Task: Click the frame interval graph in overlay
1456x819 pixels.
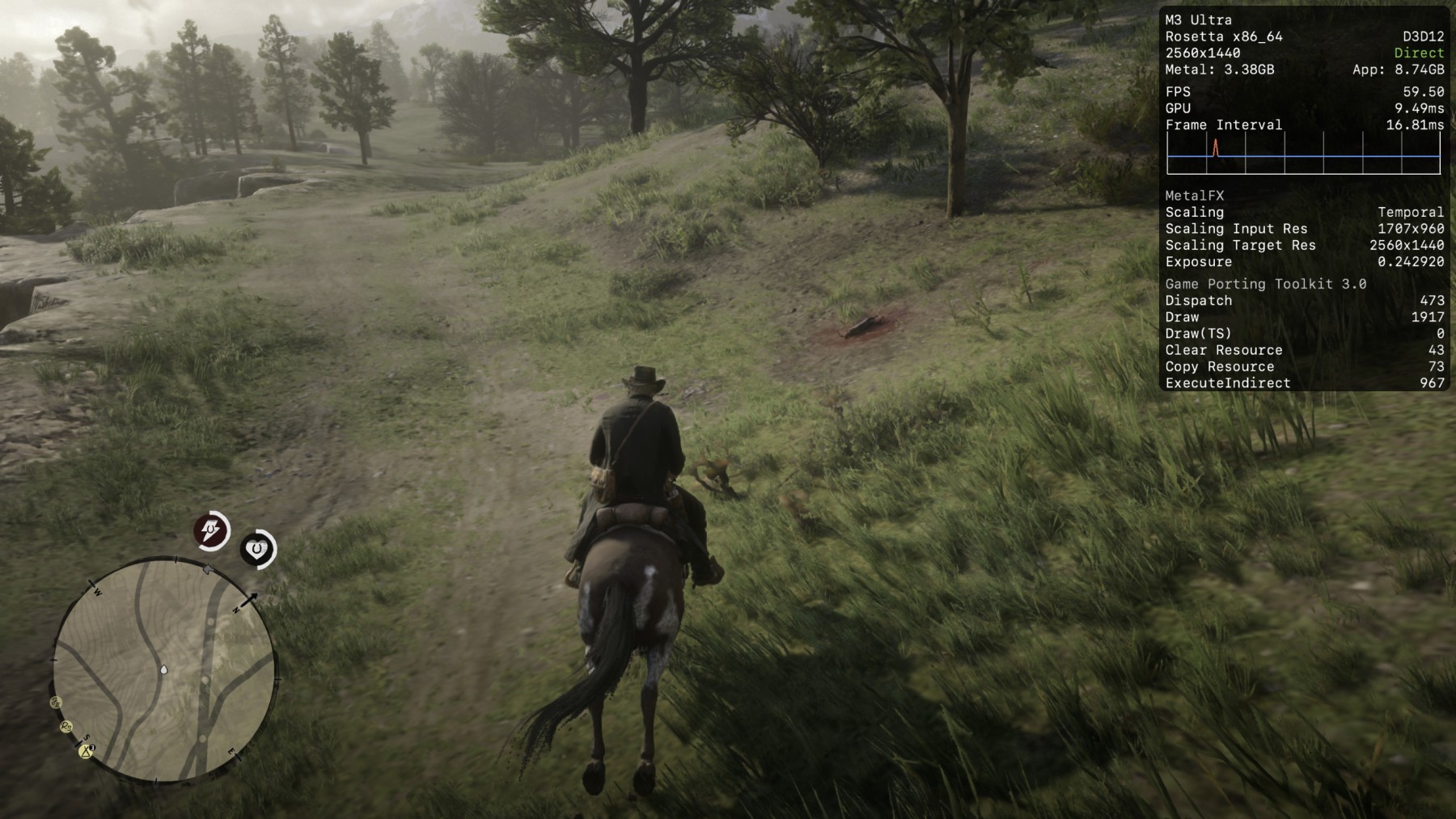Action: pos(1303,155)
